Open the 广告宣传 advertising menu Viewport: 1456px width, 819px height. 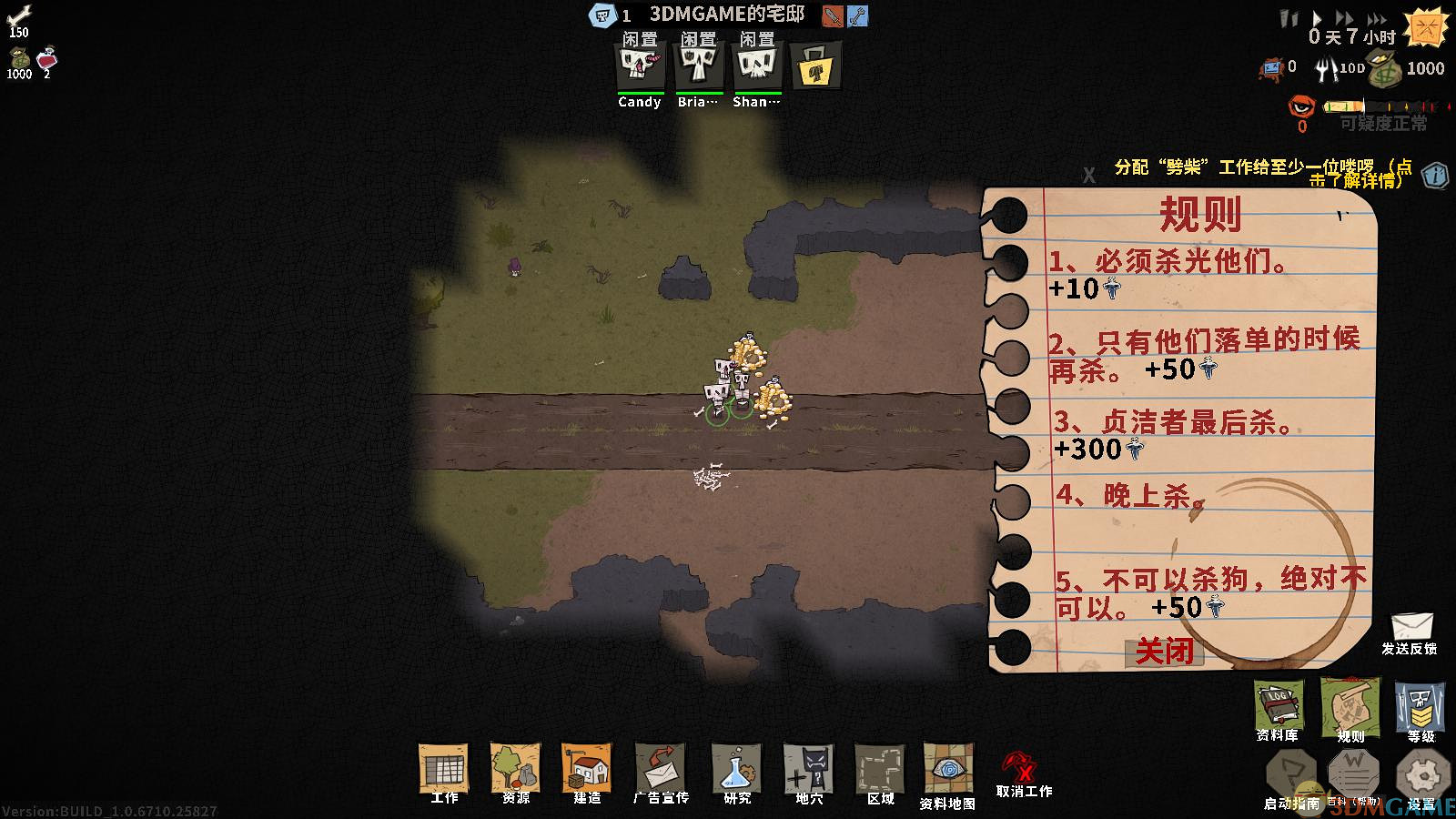tap(661, 770)
